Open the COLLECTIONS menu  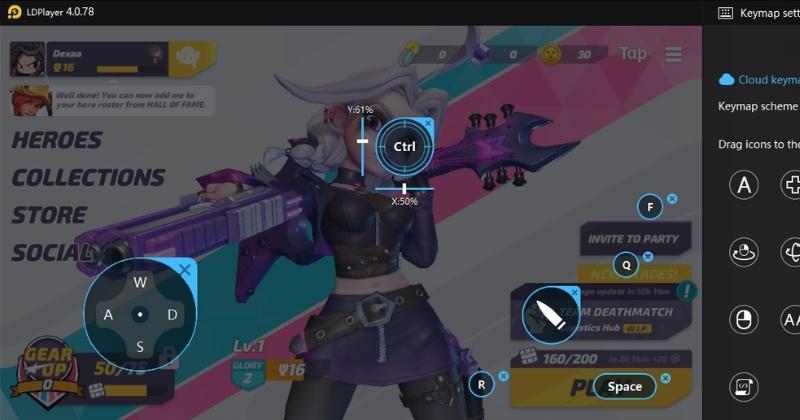point(88,178)
